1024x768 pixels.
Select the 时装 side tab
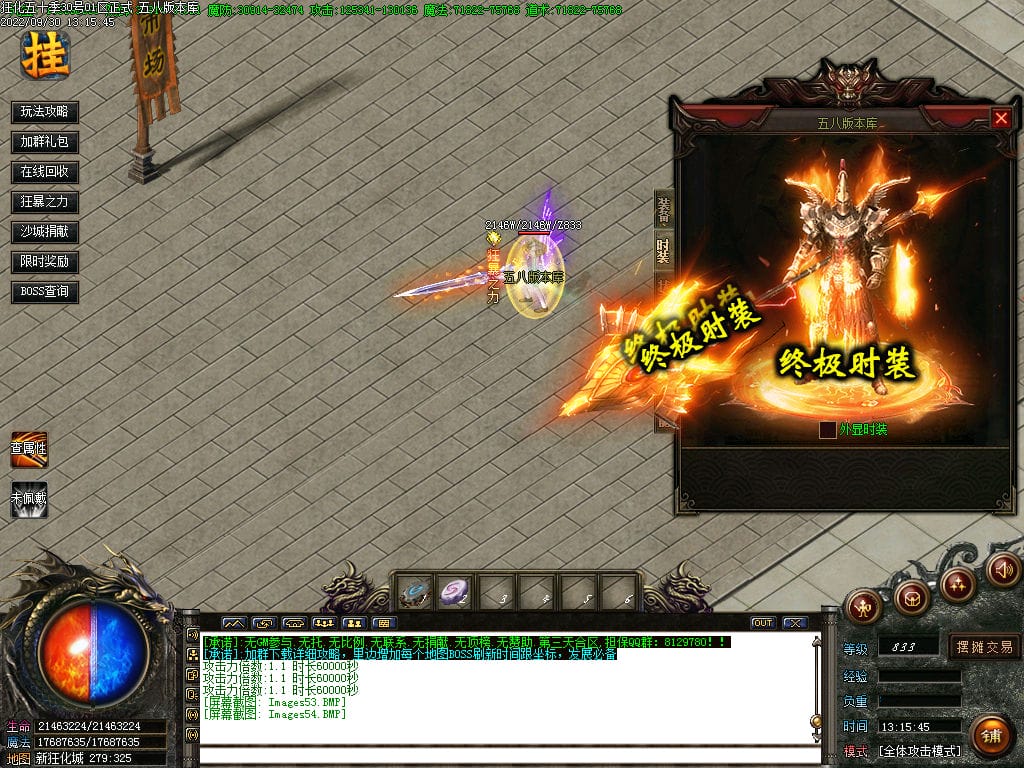coord(664,249)
